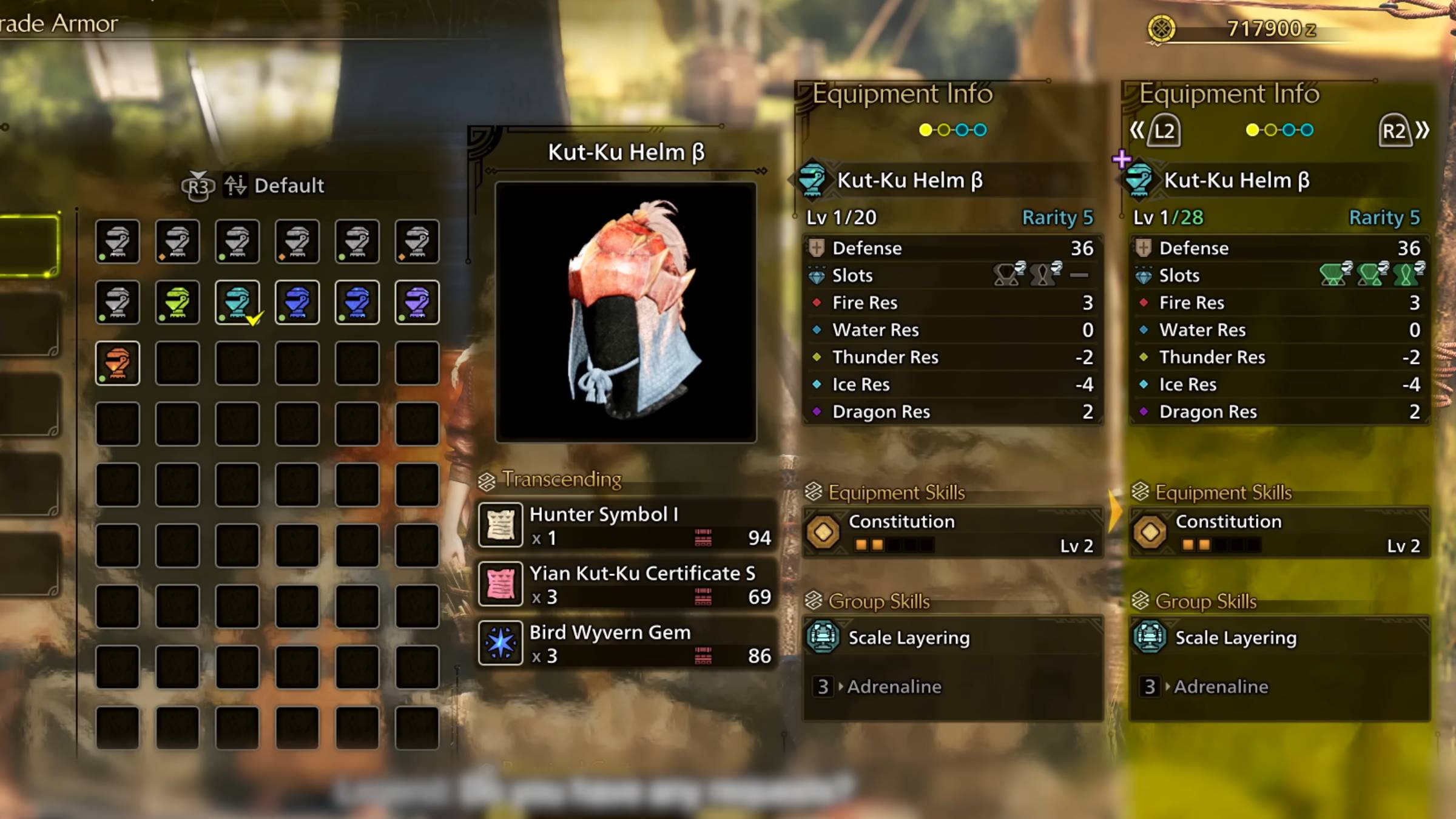View the Kut-Ku Helm β preview image

pyautogui.click(x=626, y=312)
